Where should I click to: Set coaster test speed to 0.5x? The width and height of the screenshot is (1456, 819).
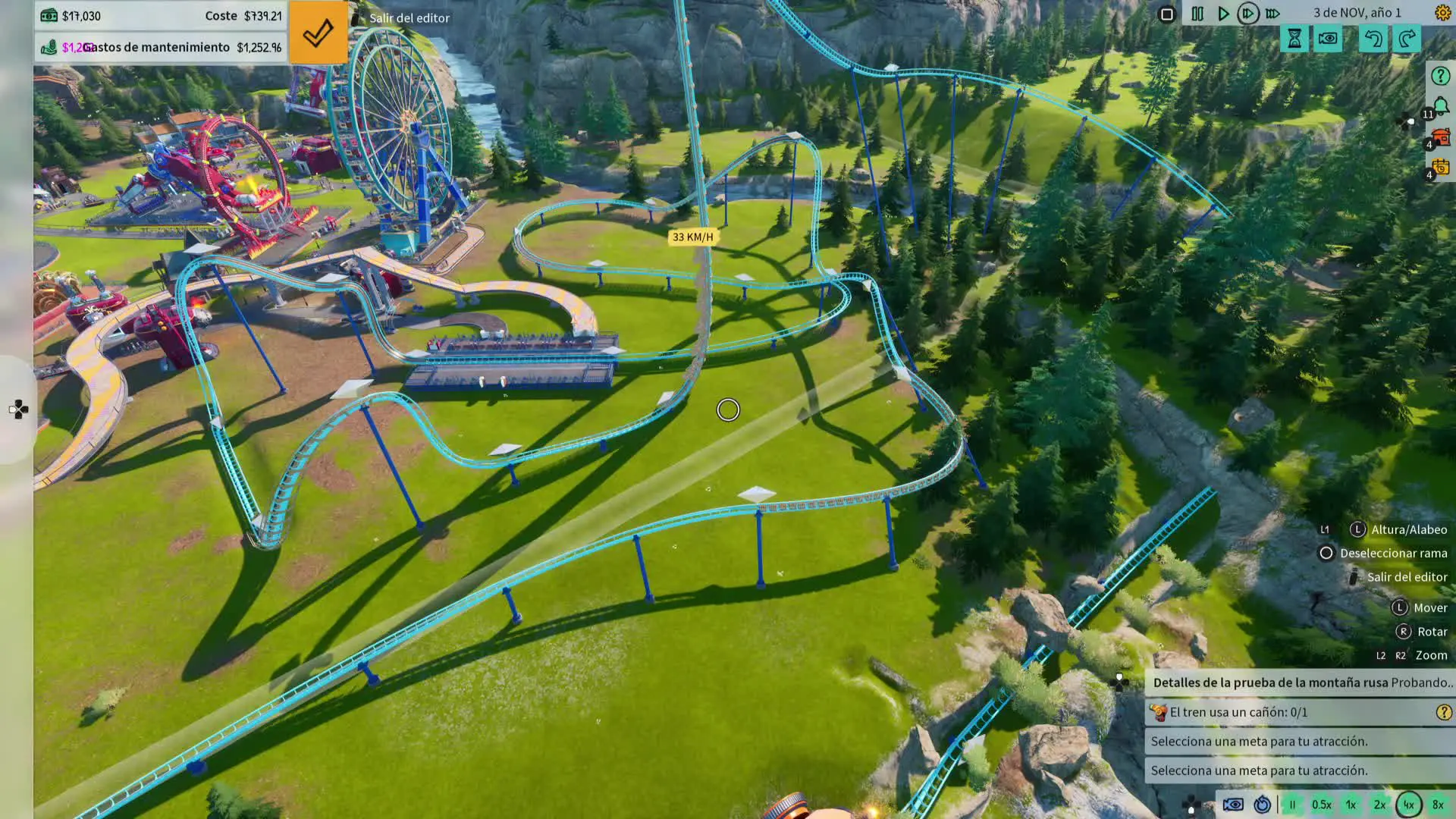(x=1322, y=805)
